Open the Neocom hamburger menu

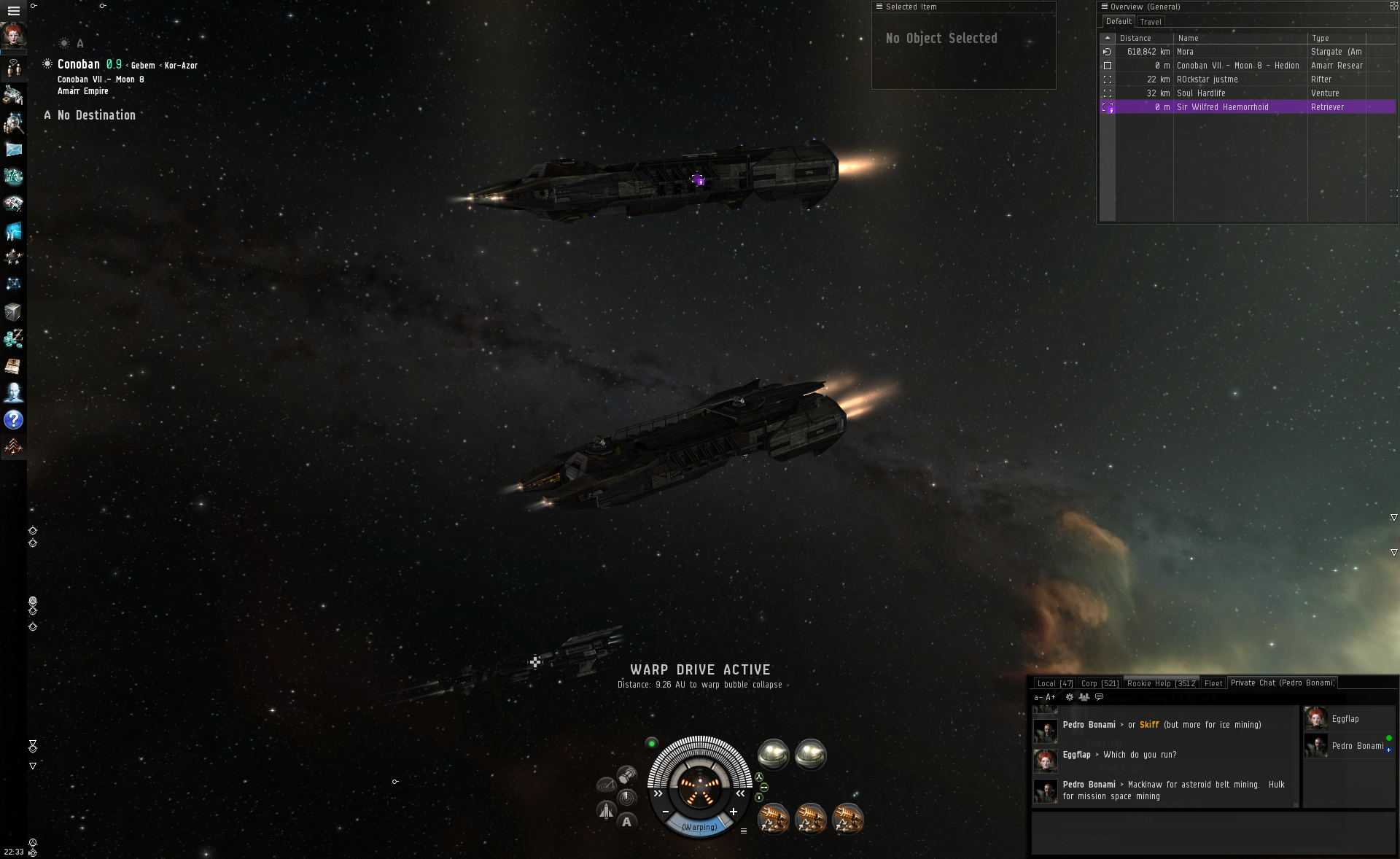(13, 11)
